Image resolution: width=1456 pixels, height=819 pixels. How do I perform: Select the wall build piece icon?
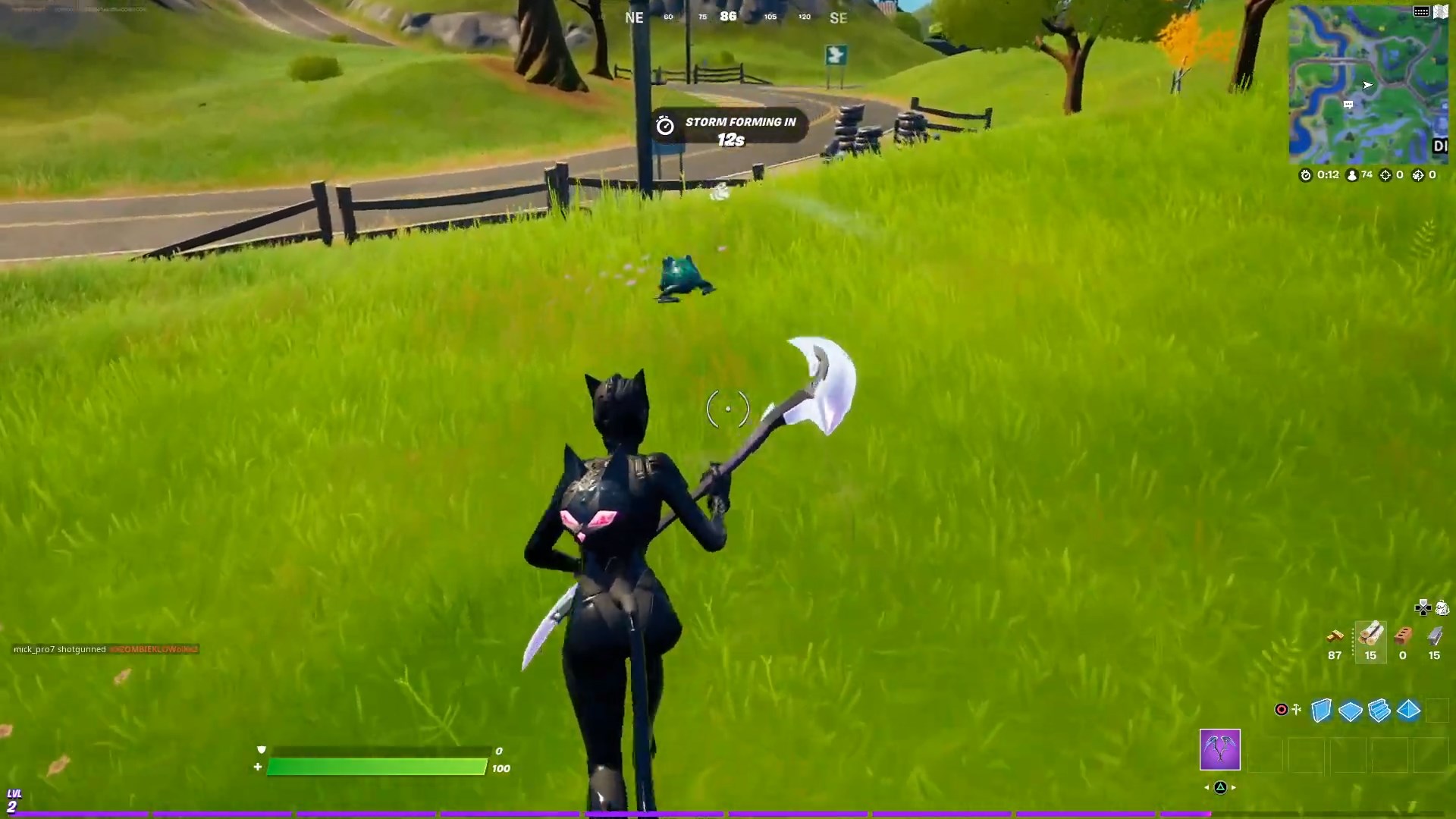[x=1322, y=711]
